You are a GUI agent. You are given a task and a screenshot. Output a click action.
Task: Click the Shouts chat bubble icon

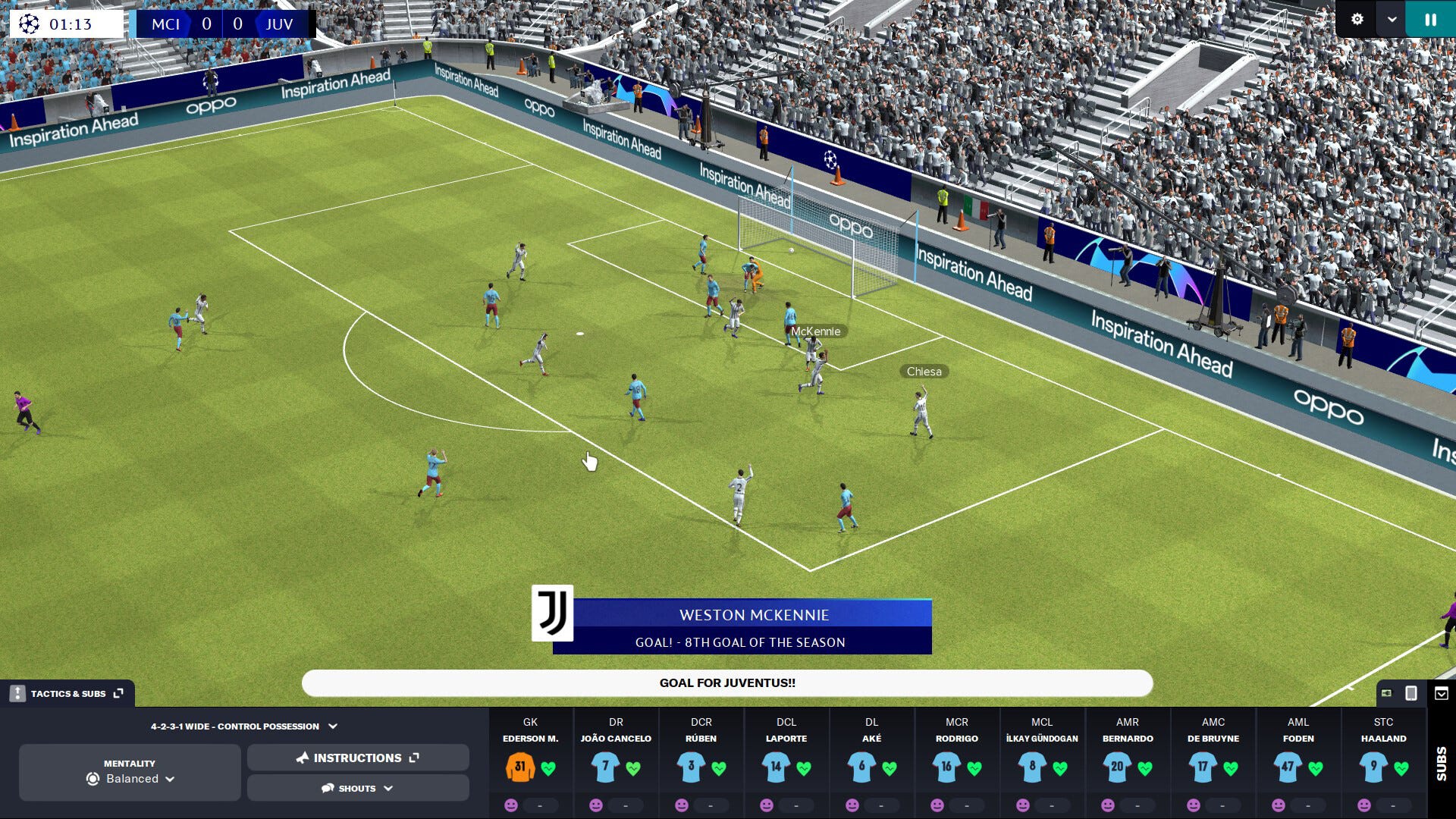328,788
